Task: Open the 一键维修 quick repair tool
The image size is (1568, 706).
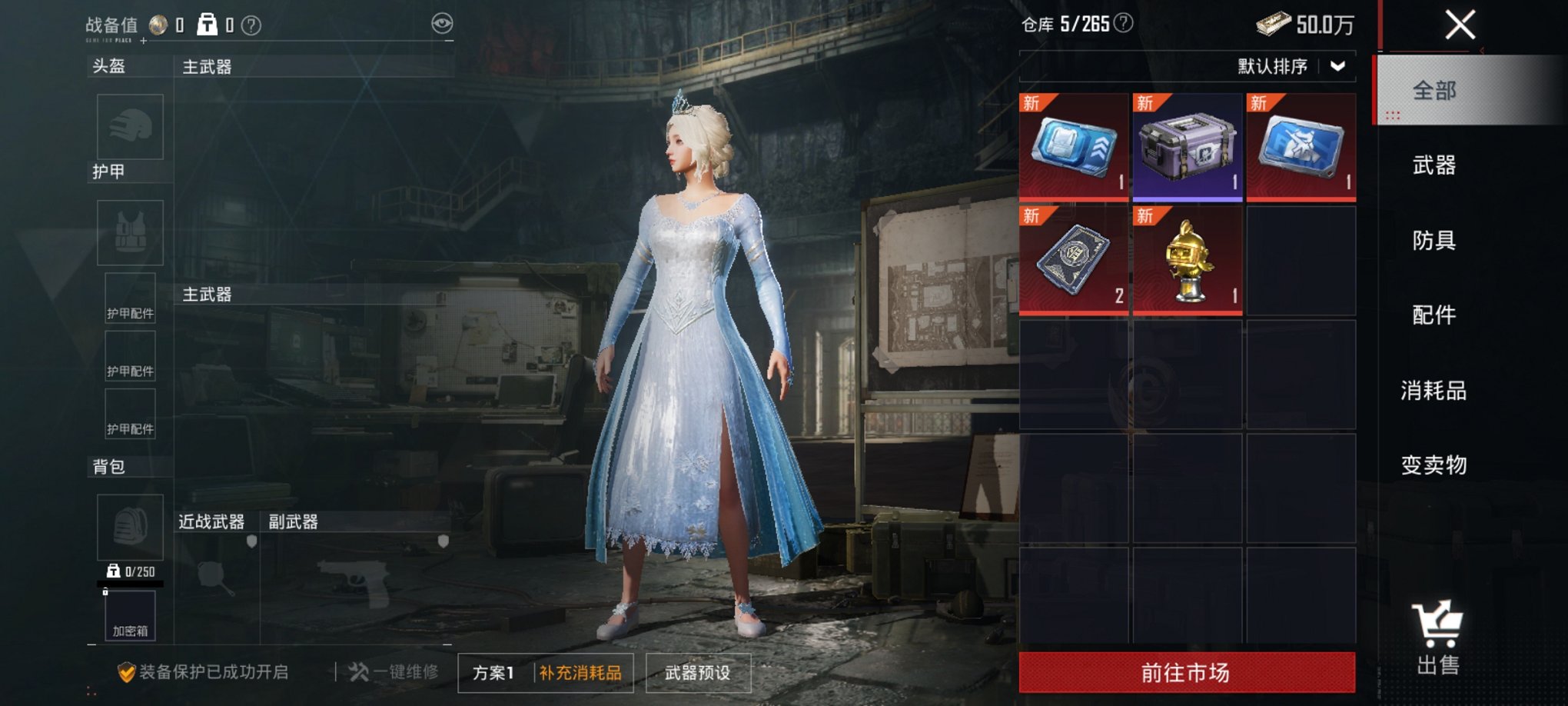Action: [396, 671]
